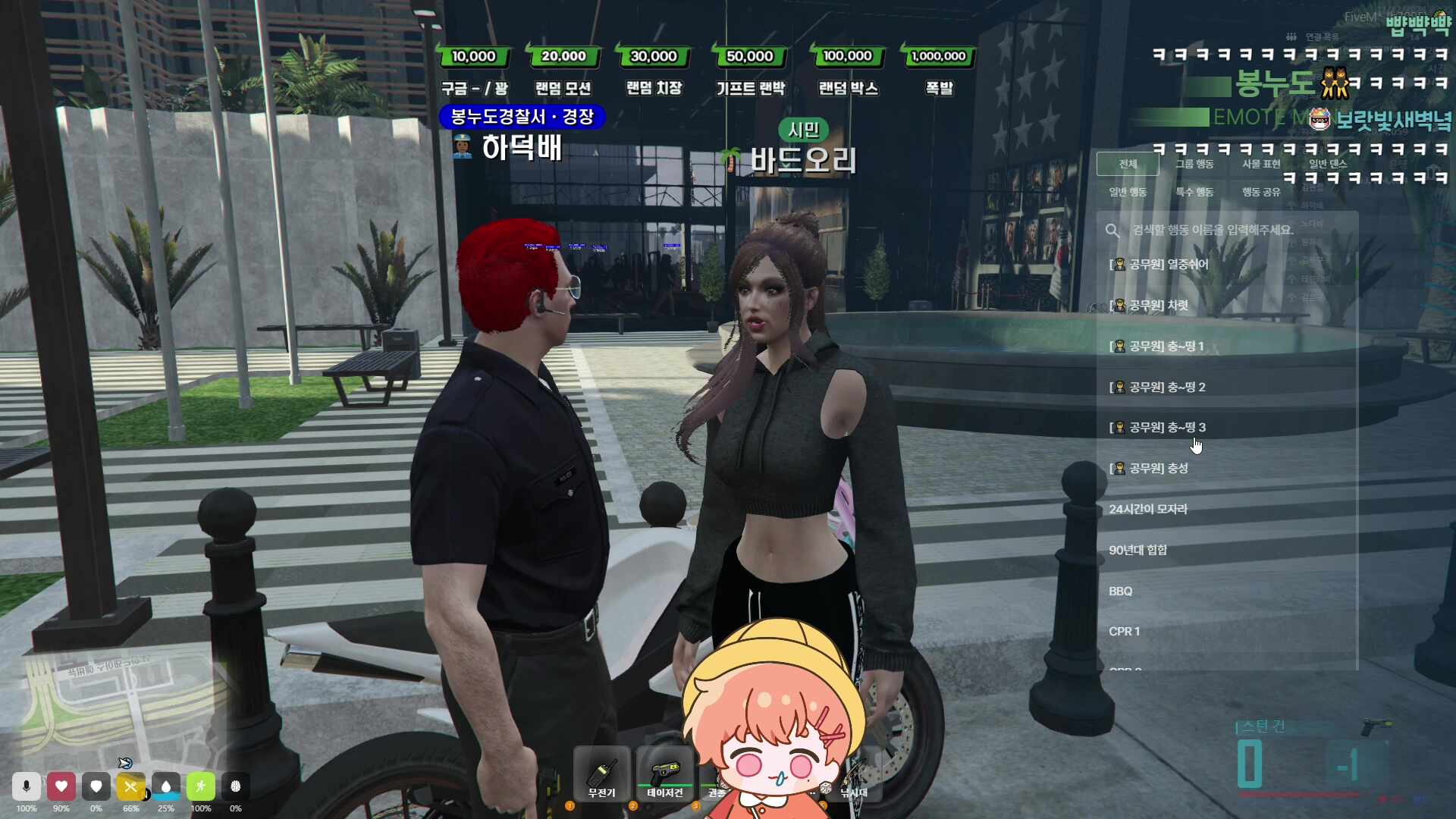
Task: Click the microphone status icon
Action: [27, 786]
